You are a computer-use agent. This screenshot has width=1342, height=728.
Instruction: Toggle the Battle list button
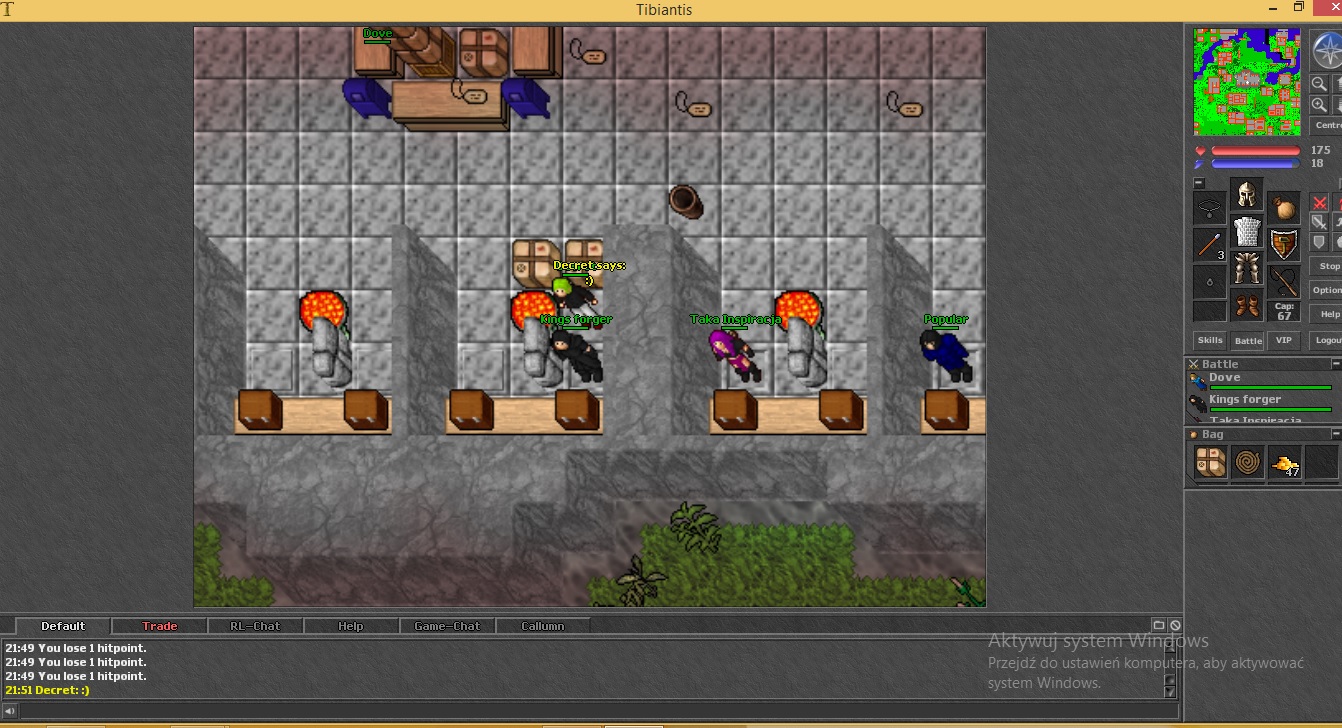(x=1247, y=340)
